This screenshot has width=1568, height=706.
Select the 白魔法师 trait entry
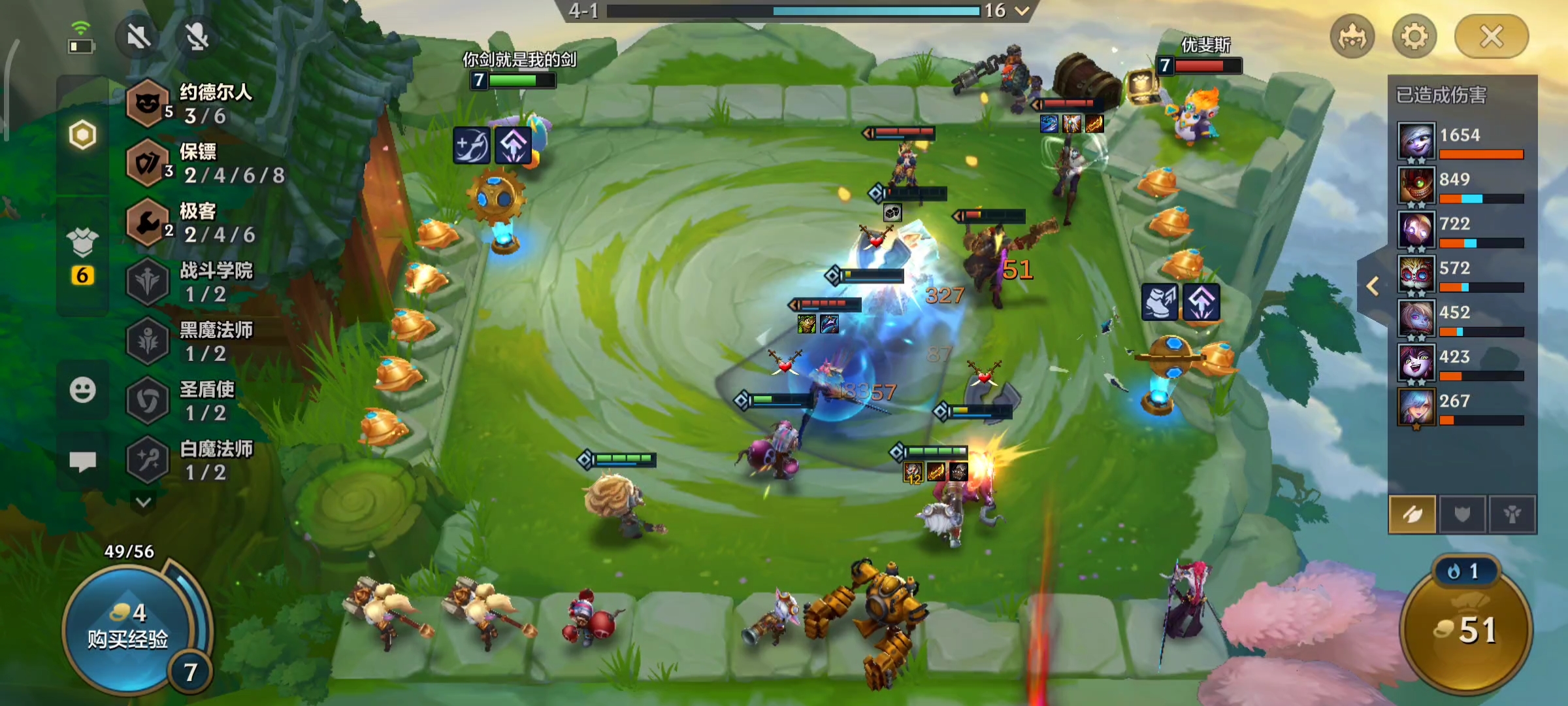[x=196, y=460]
